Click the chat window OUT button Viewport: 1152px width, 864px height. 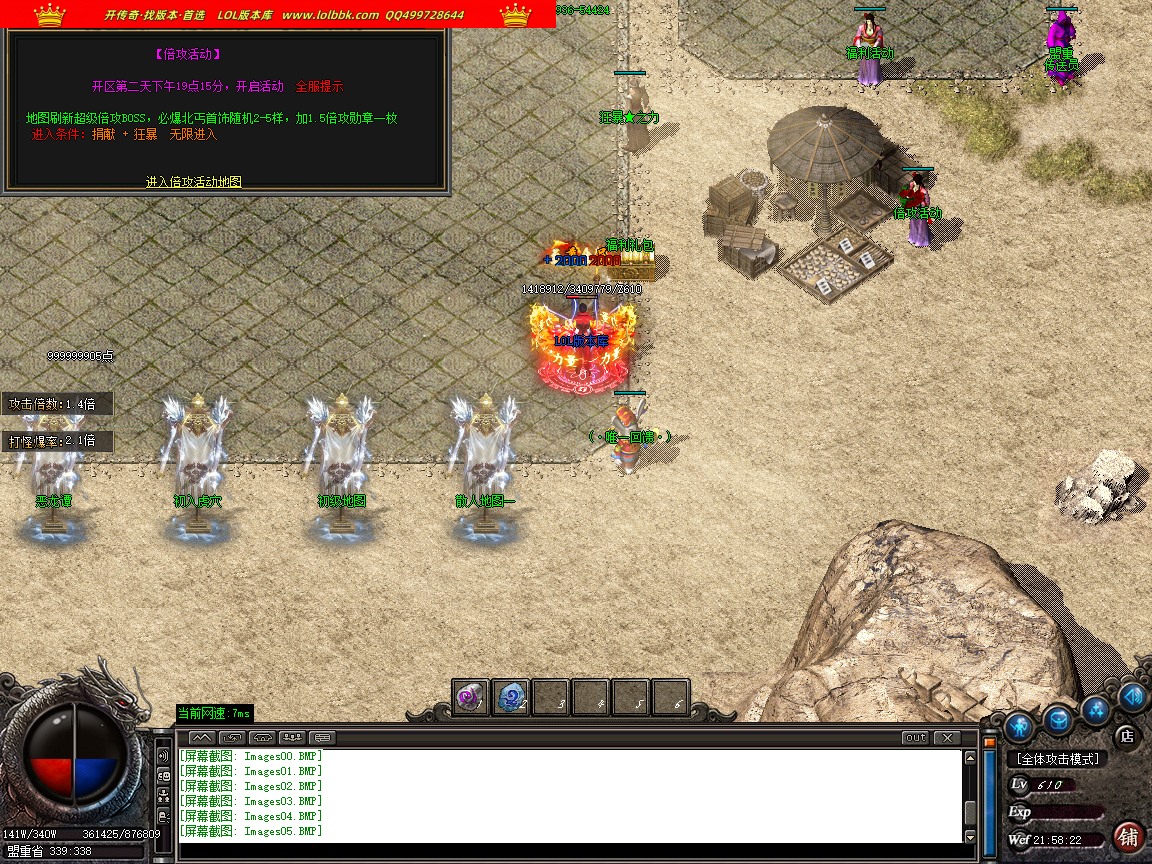point(915,738)
